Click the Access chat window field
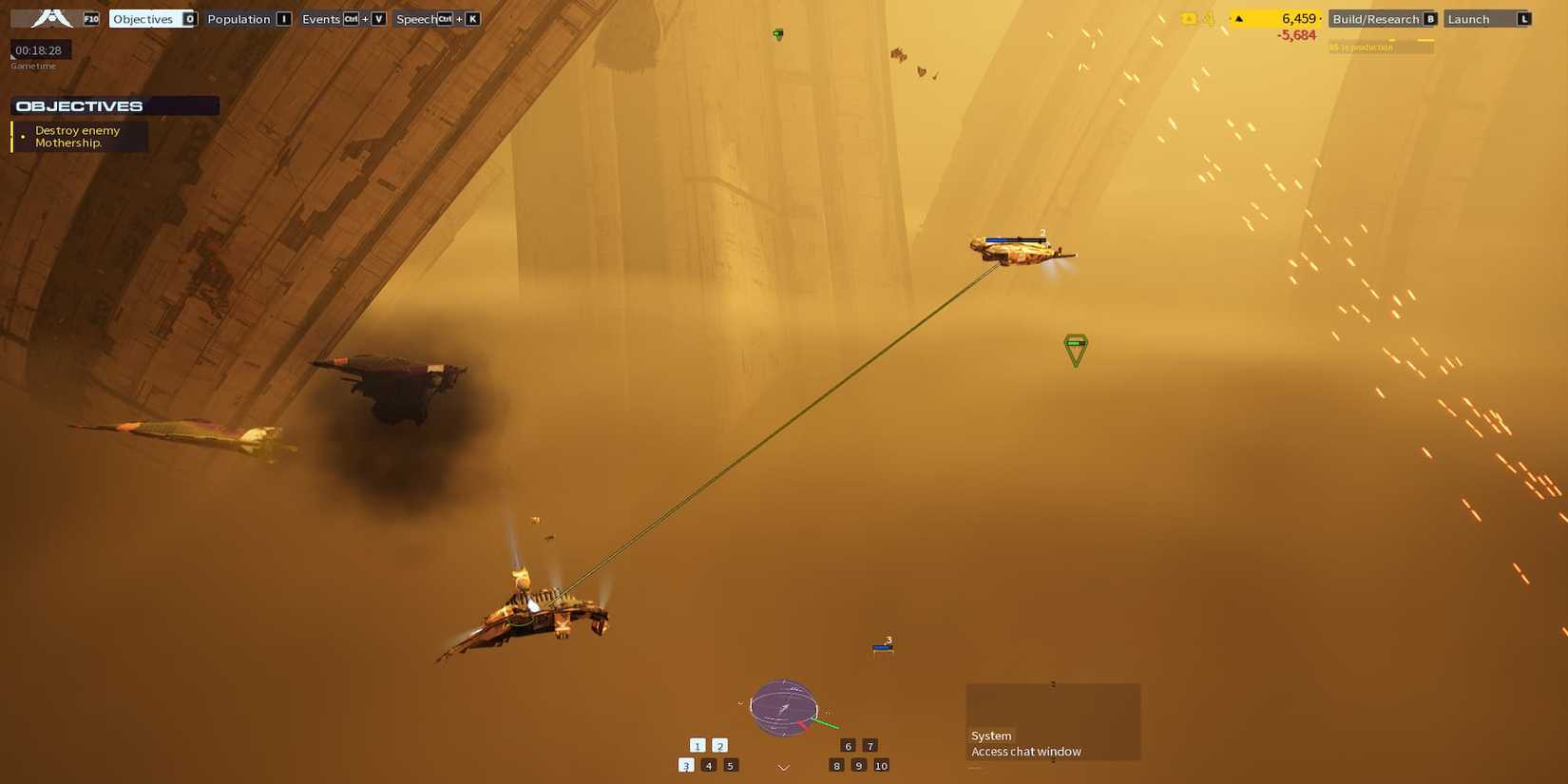Viewport: 1568px width, 784px height. point(1025,751)
